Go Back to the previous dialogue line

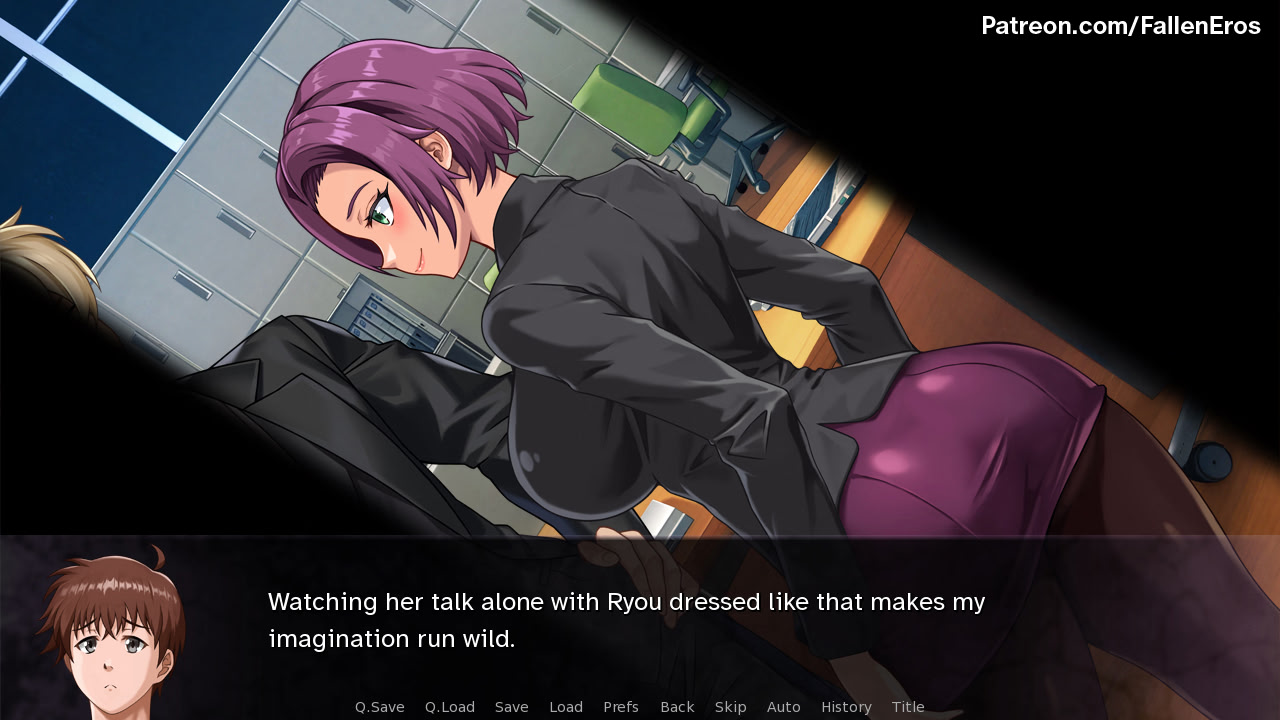click(676, 706)
